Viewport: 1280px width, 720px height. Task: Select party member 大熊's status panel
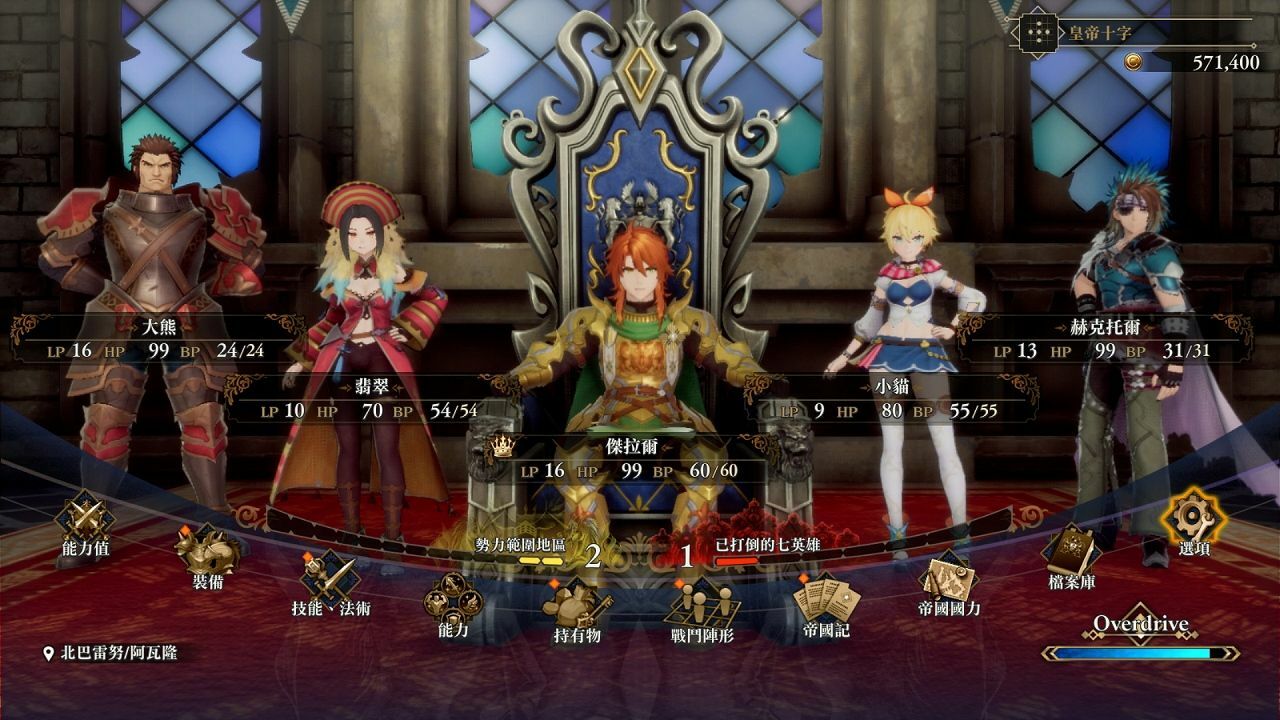click(154, 339)
